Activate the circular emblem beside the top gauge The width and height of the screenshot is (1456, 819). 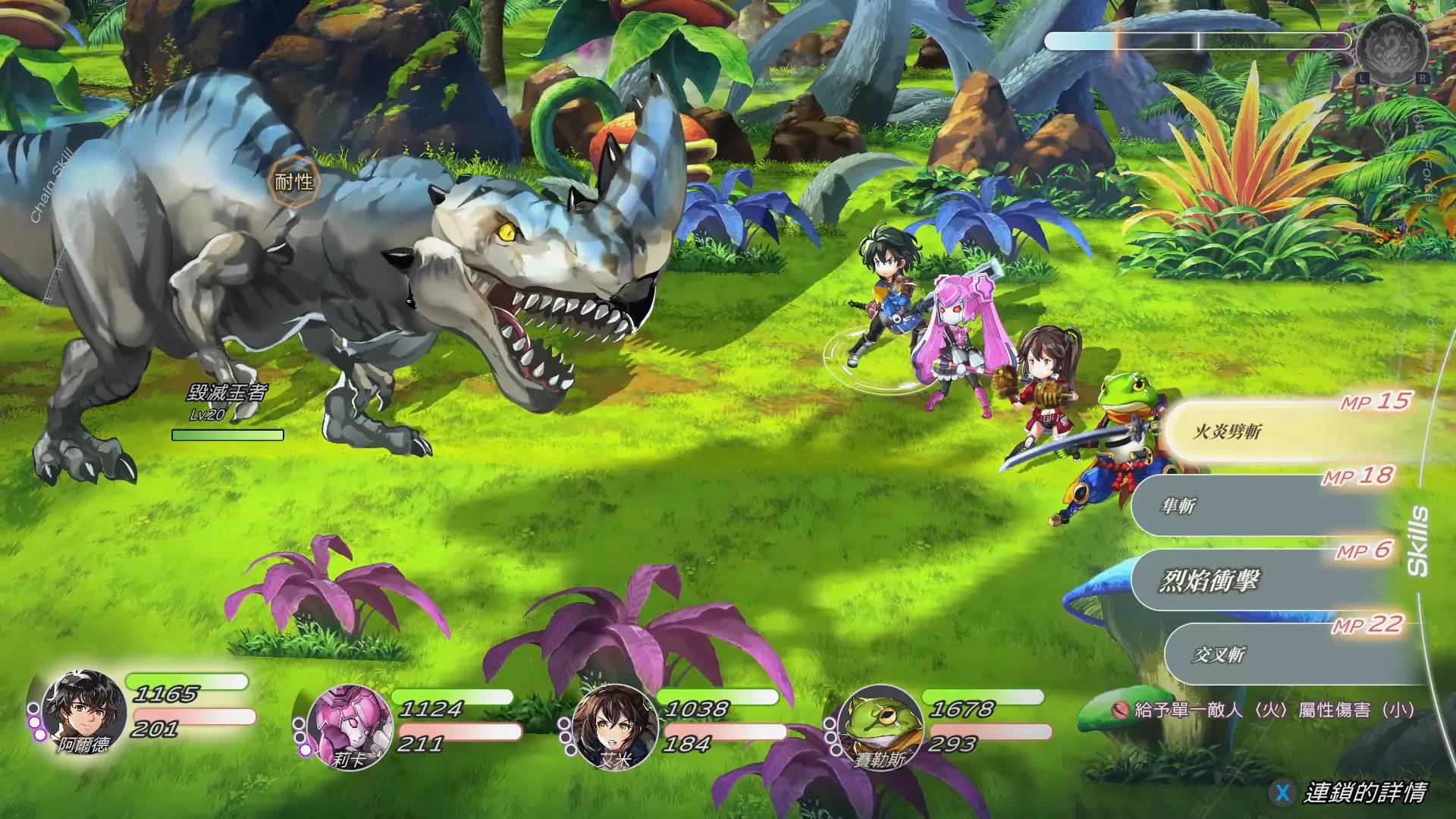tap(1392, 47)
